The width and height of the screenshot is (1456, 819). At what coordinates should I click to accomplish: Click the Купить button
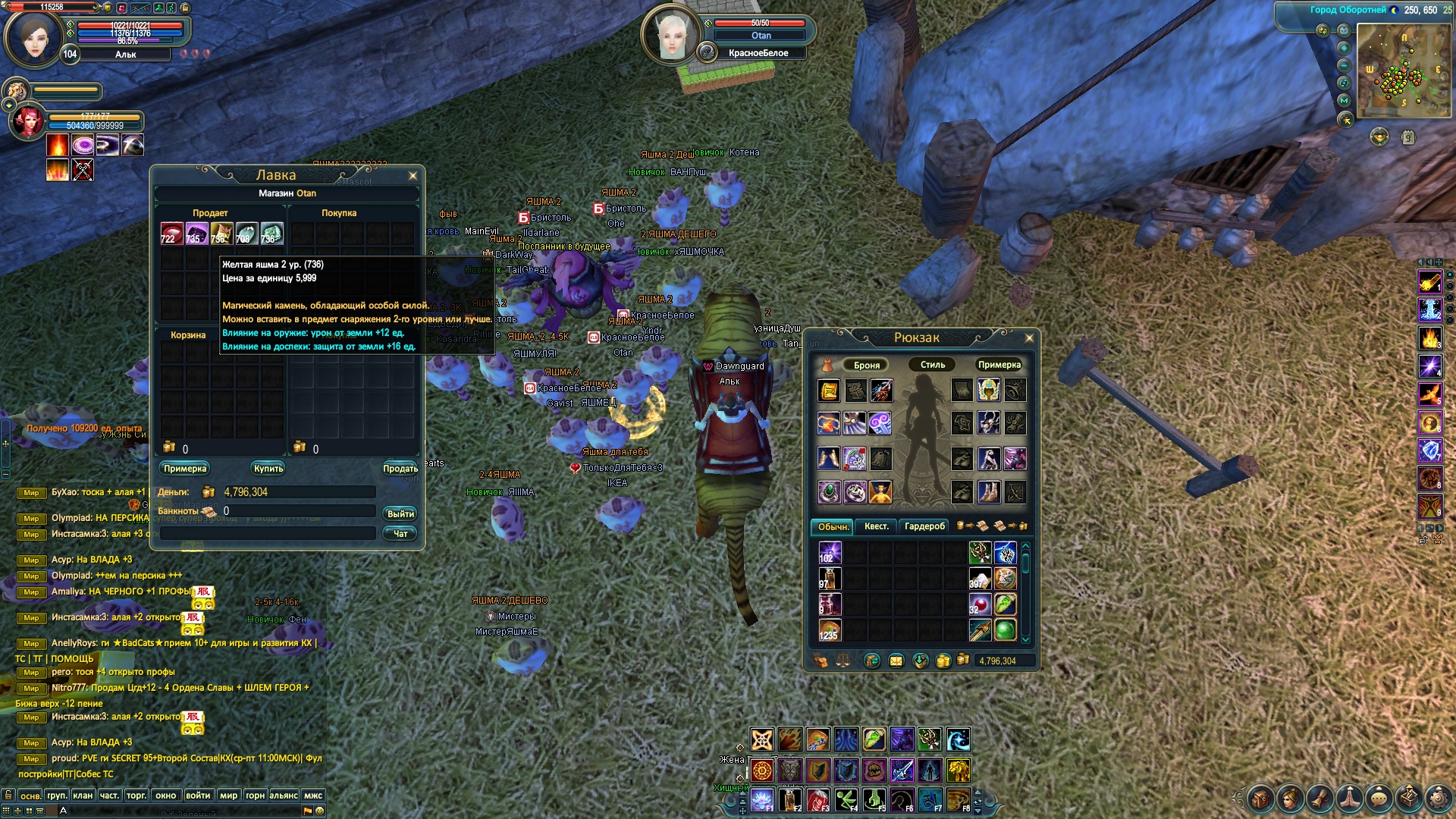pyautogui.click(x=268, y=469)
